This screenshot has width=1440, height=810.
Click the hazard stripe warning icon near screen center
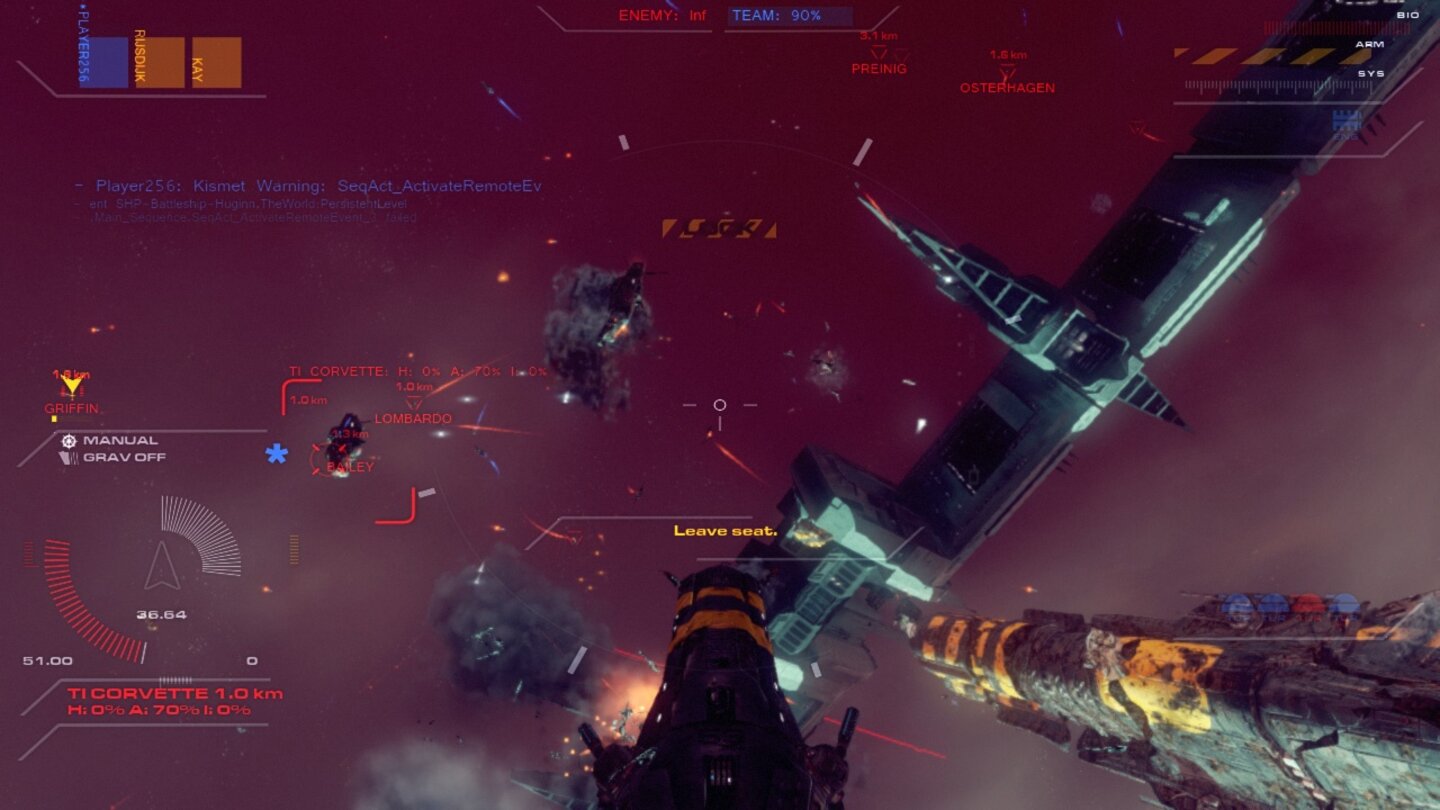coord(719,228)
